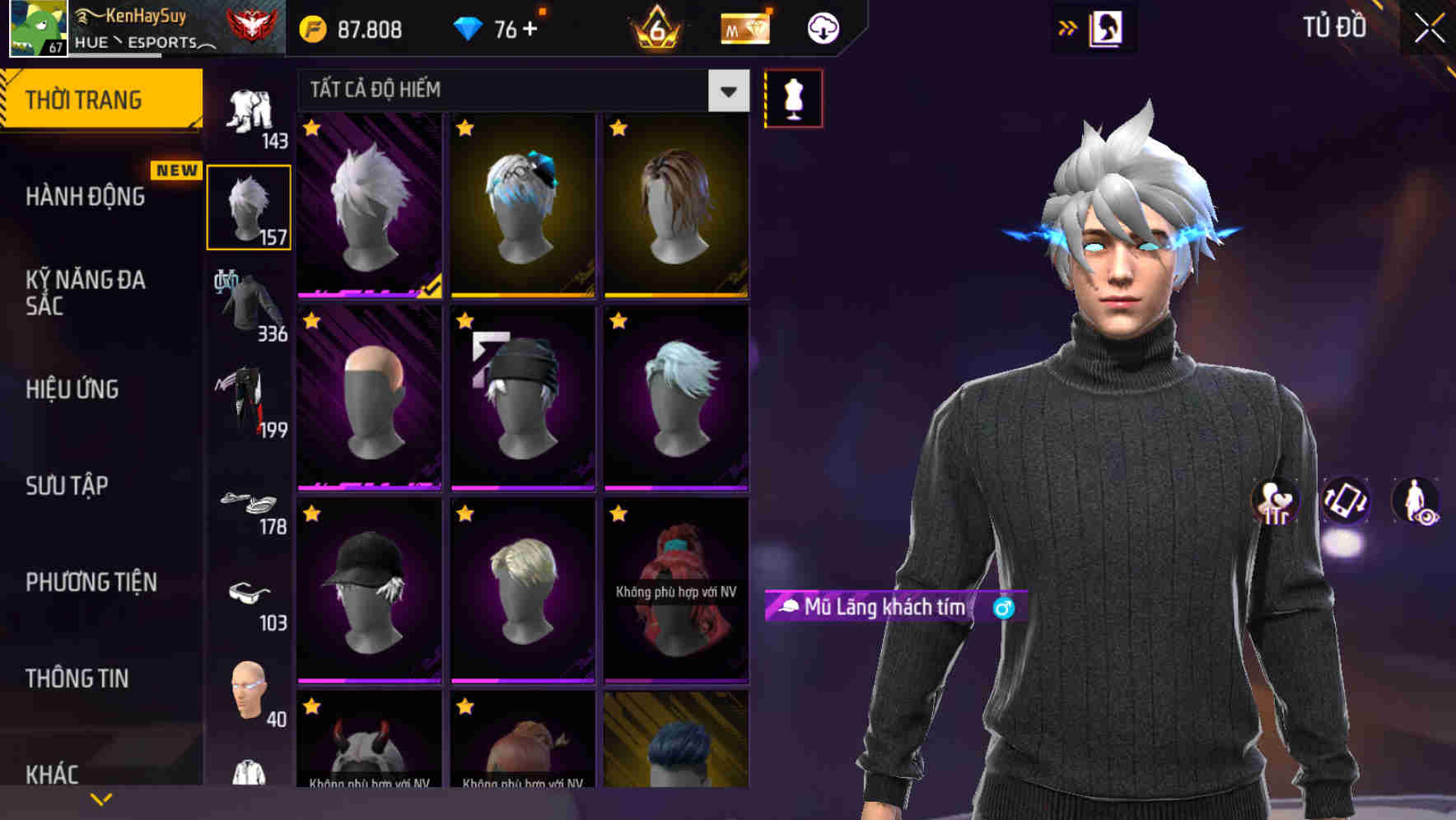This screenshot has height=820, width=1456.
Task: Toggle the likes counter showing 1Tr
Action: 1276,504
